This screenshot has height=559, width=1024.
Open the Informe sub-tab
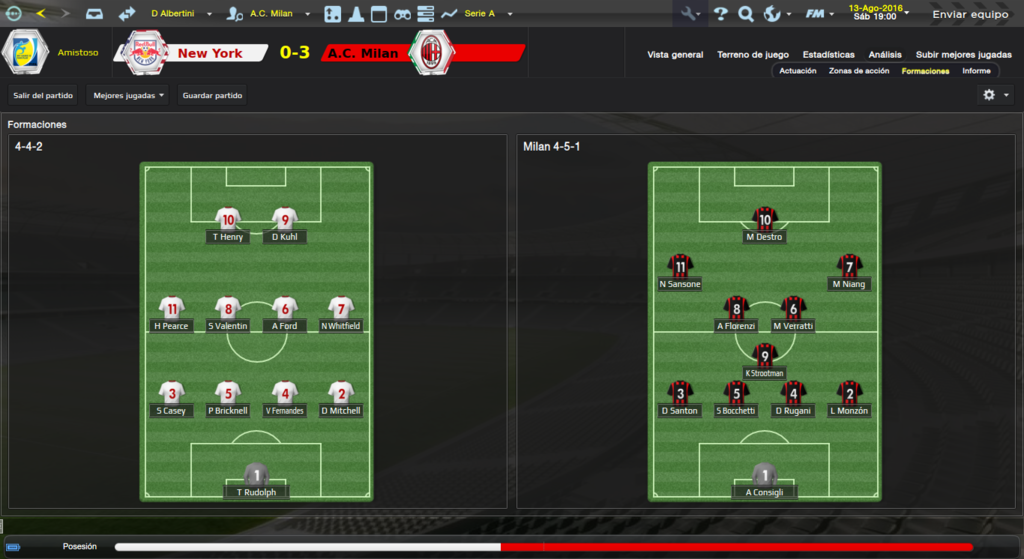[976, 71]
